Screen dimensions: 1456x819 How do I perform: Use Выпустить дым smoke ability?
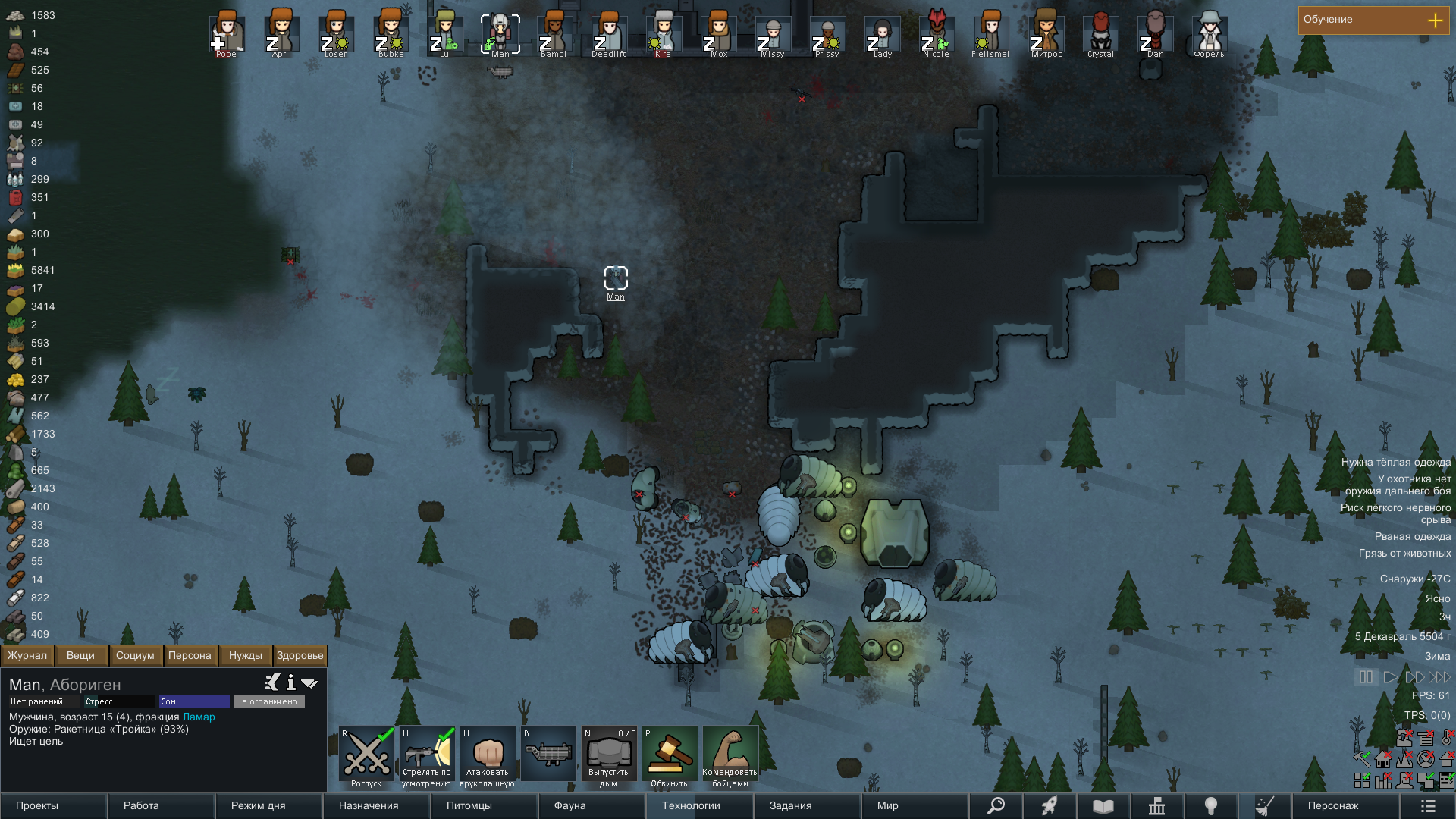(609, 755)
